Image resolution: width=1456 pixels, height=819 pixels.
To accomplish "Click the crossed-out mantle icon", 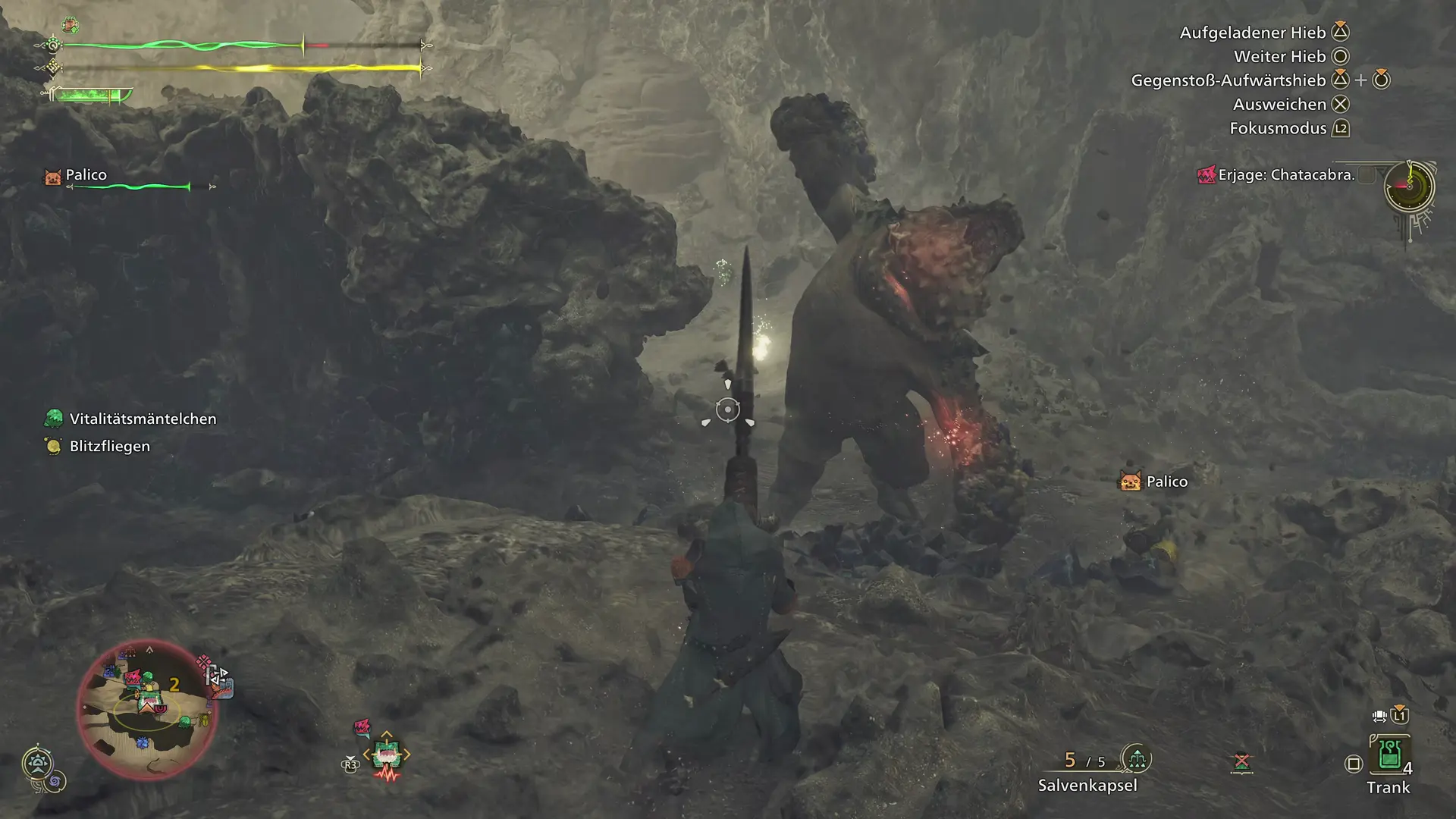I will coord(1241,762).
